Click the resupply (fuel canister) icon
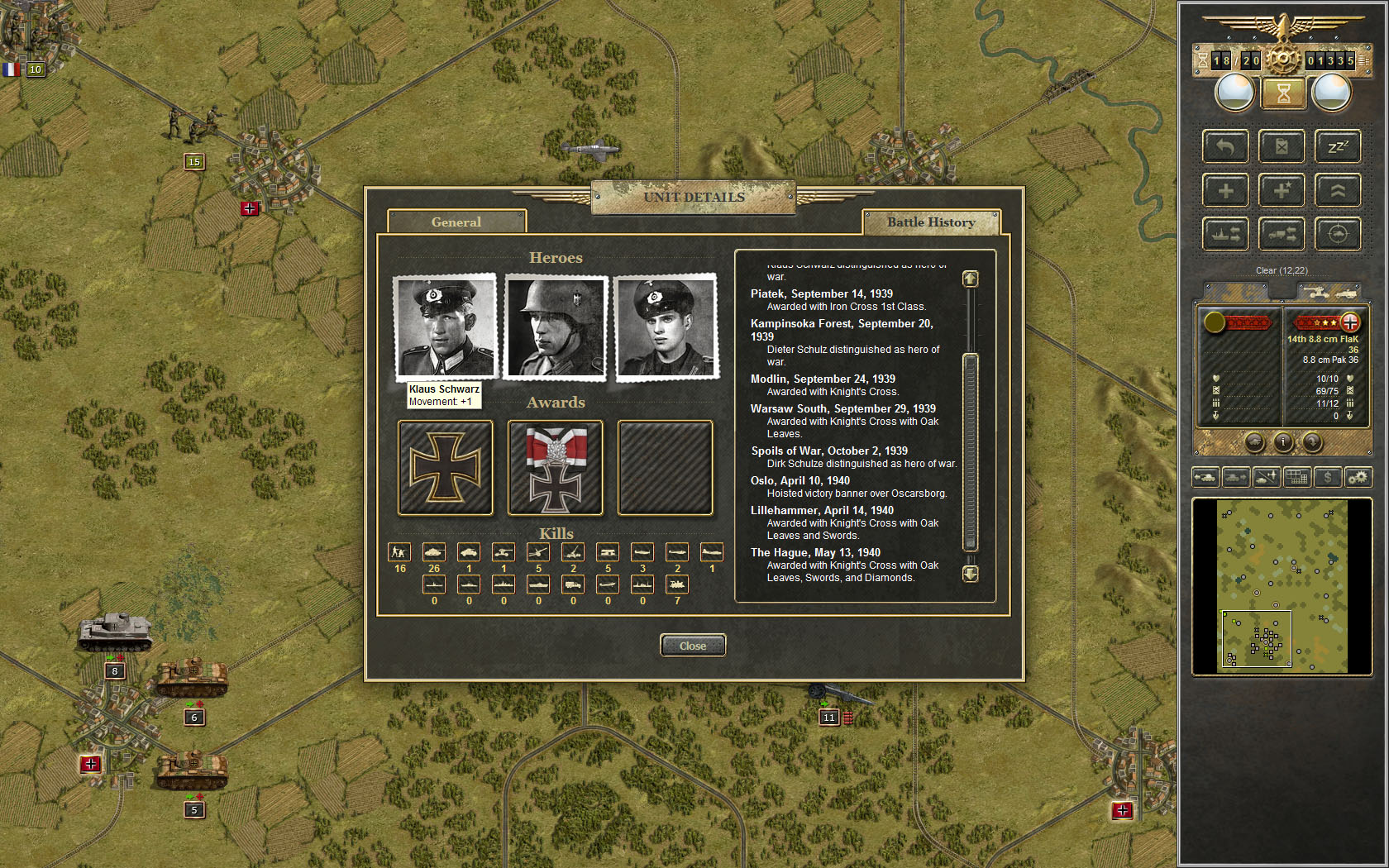This screenshot has width=1389, height=868. pos(1282,146)
